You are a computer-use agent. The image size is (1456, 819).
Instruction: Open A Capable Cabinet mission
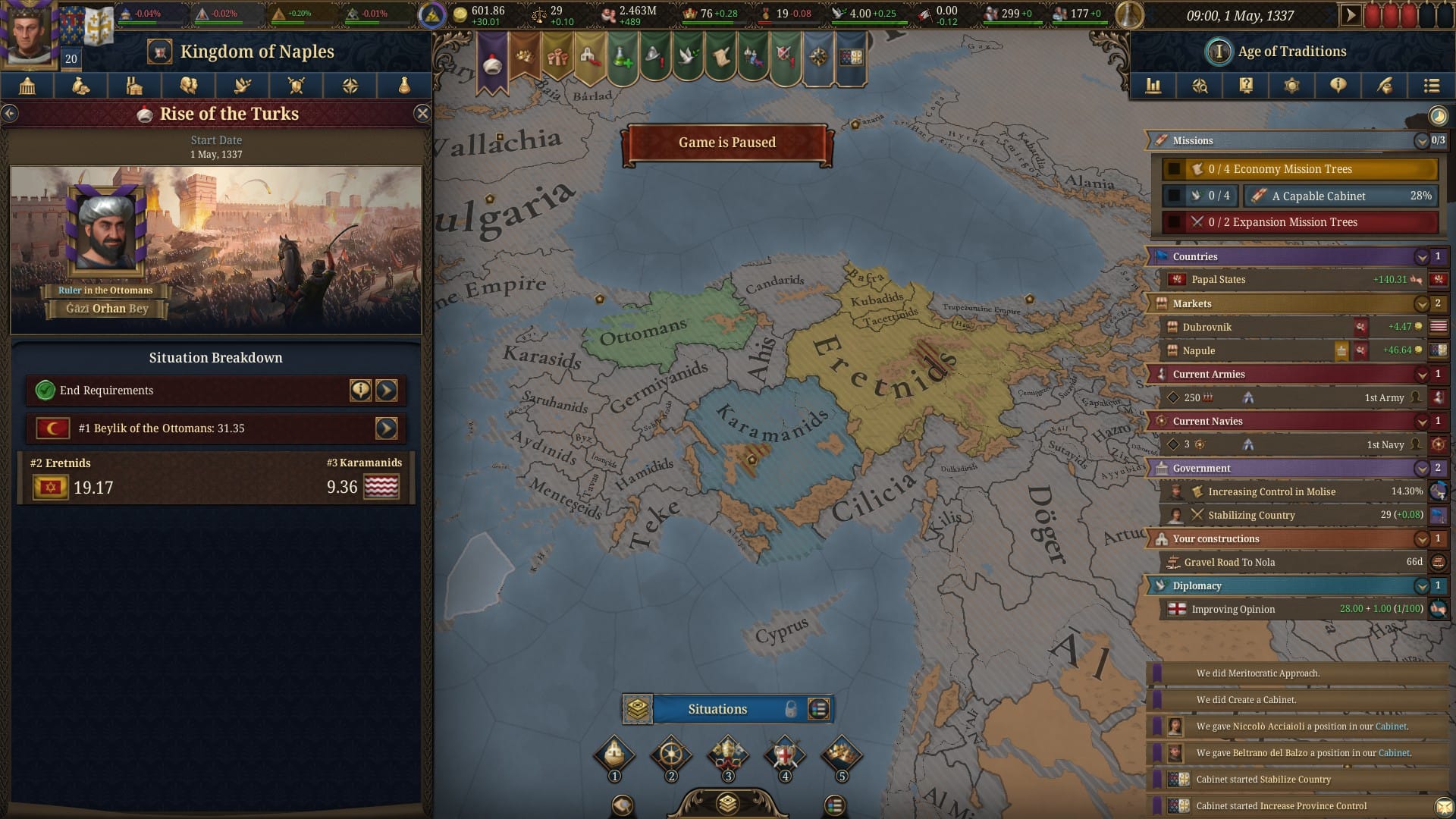[x=1340, y=196]
